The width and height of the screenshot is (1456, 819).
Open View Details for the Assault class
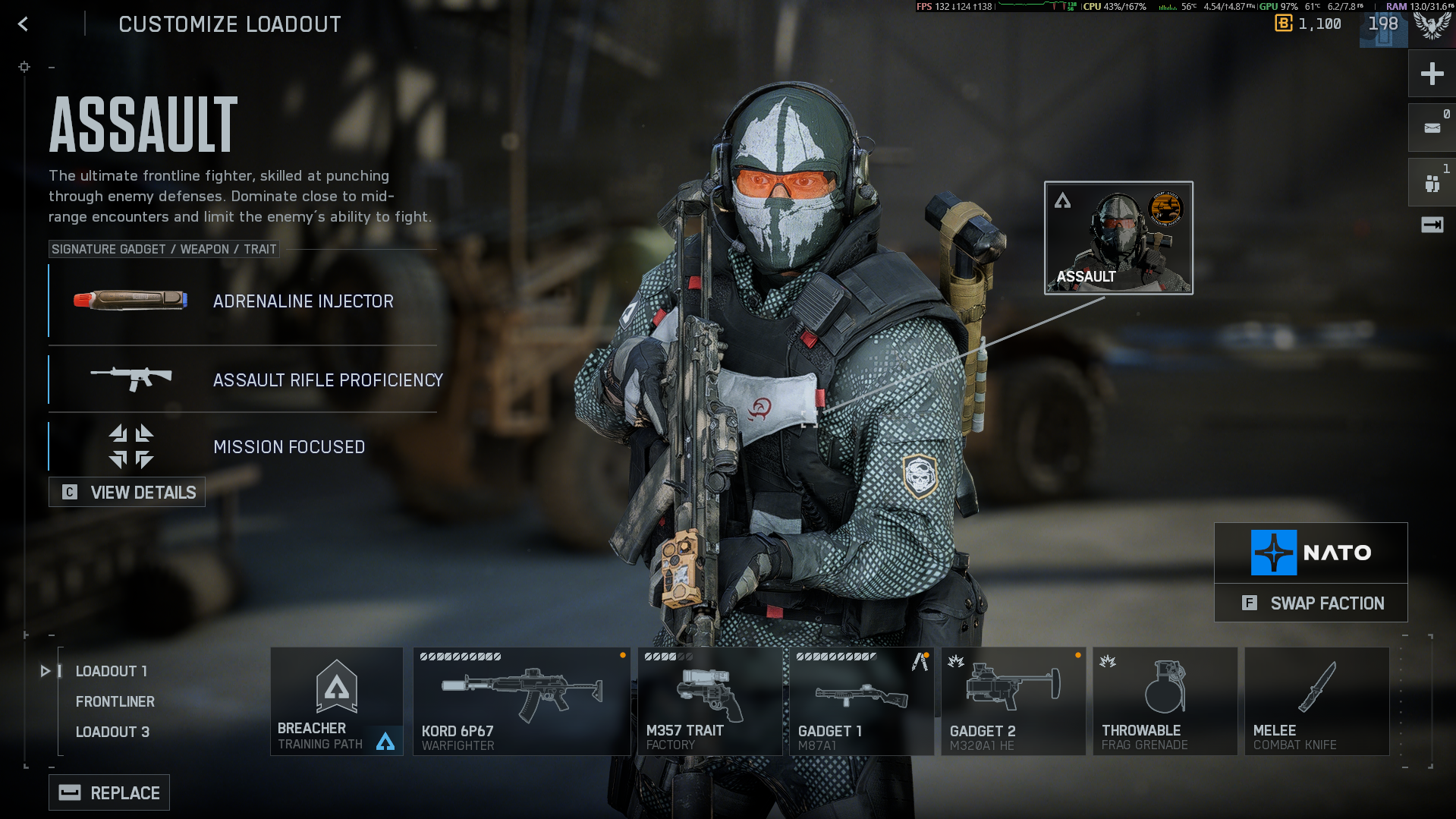[127, 493]
